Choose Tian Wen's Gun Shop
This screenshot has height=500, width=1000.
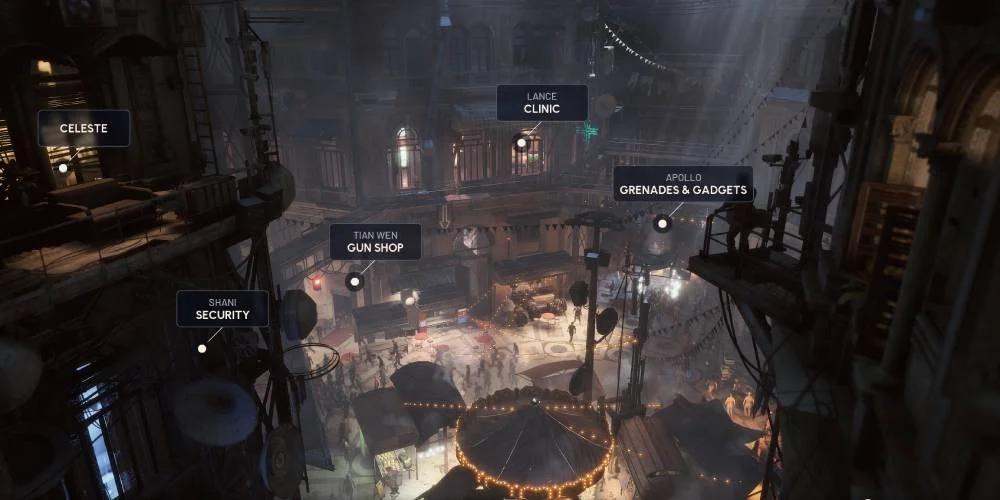click(374, 241)
